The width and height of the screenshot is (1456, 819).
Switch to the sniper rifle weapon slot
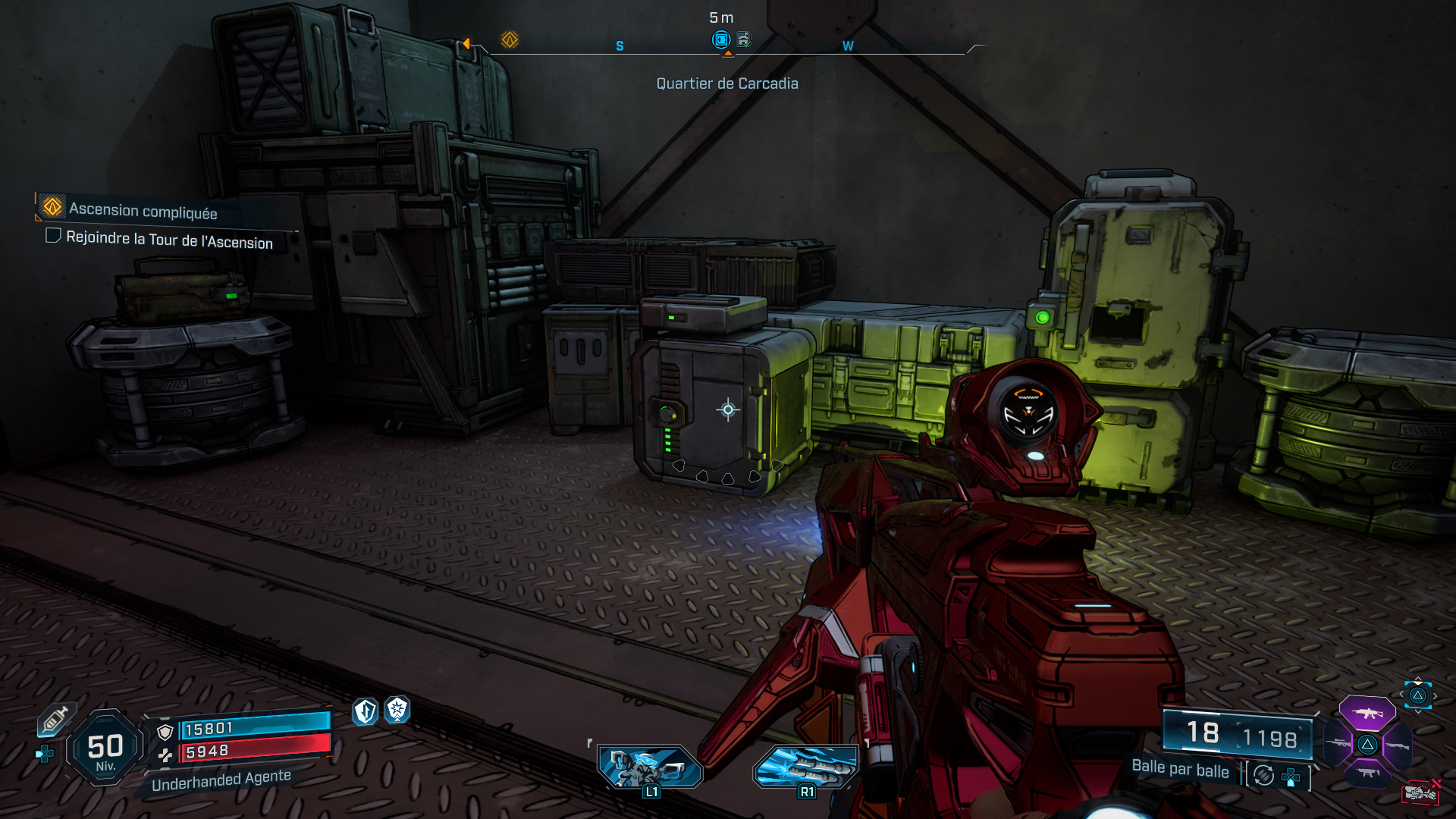pos(1338,745)
